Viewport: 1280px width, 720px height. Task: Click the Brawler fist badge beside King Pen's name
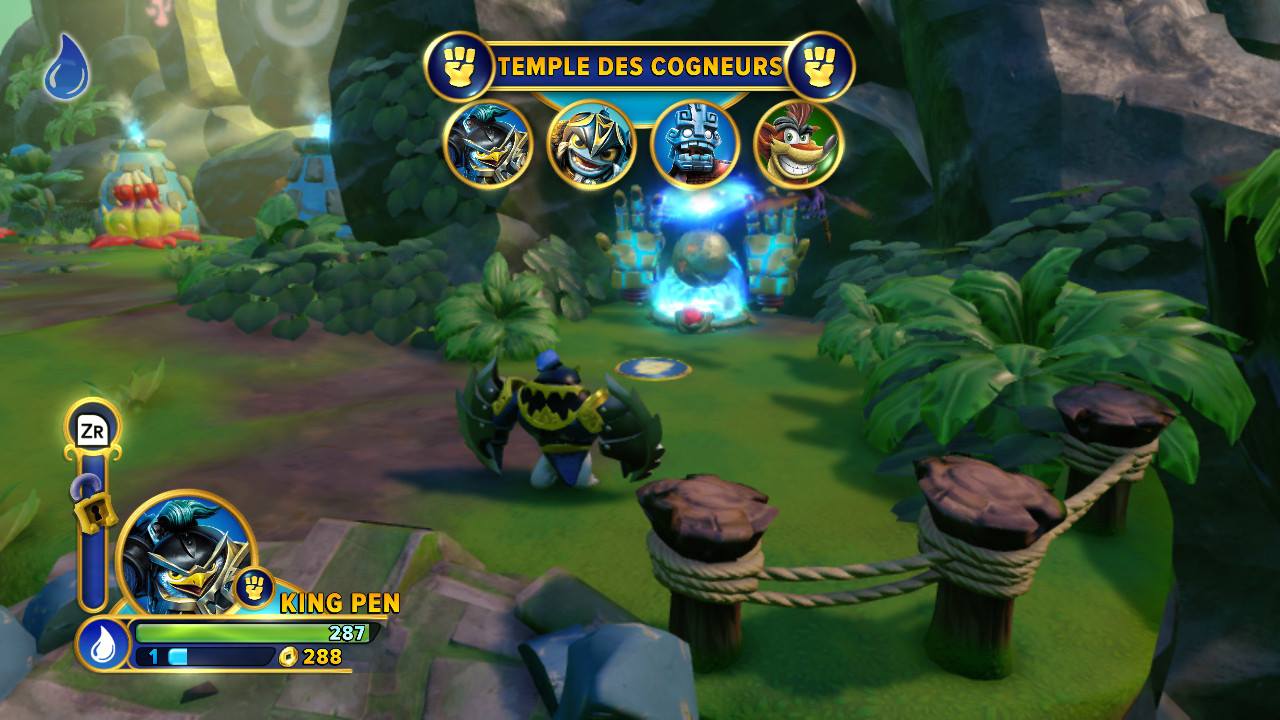[x=255, y=588]
